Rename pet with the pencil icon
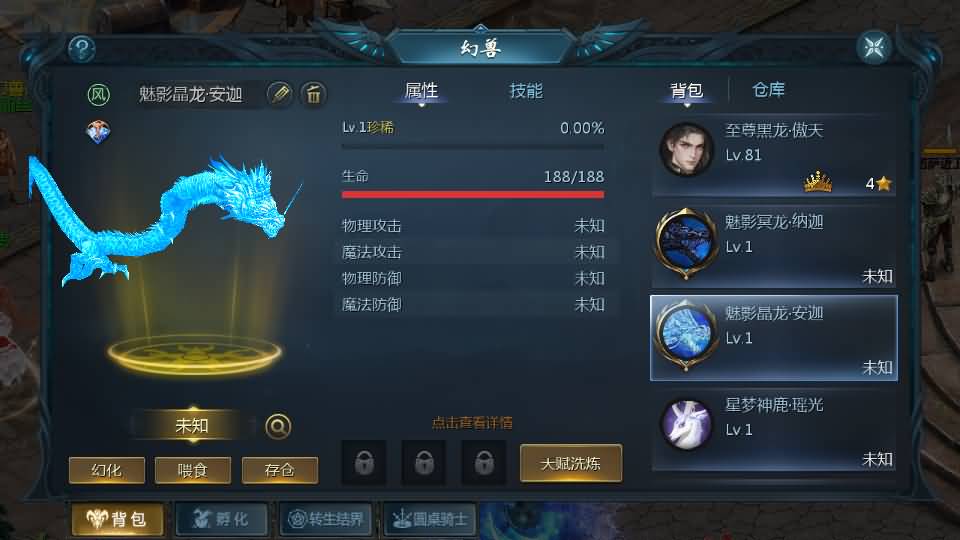The height and width of the screenshot is (540, 960). 280,94
